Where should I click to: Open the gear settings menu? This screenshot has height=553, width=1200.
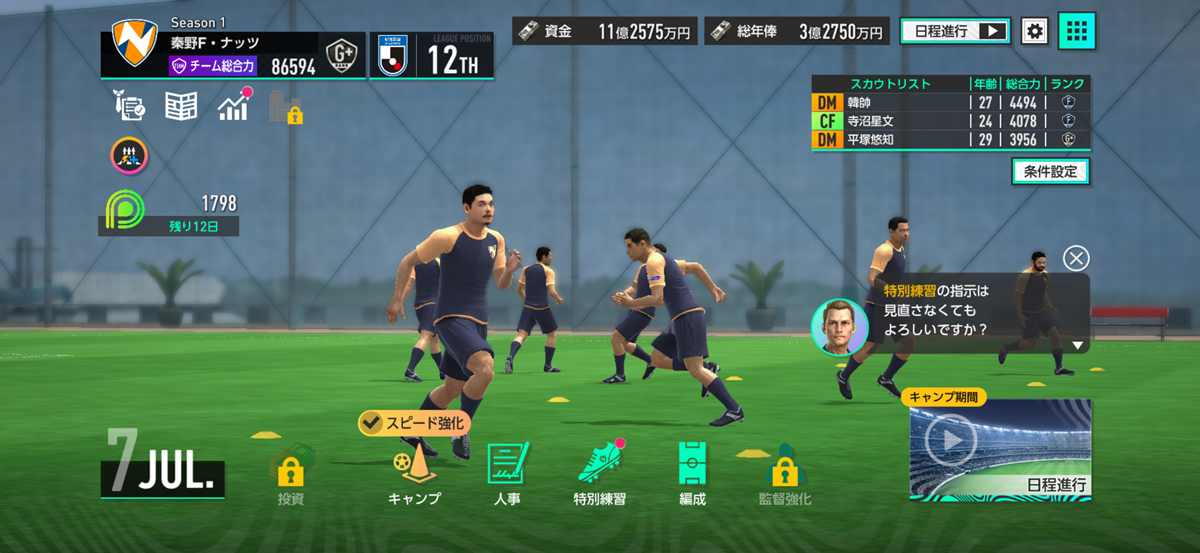tap(1035, 31)
